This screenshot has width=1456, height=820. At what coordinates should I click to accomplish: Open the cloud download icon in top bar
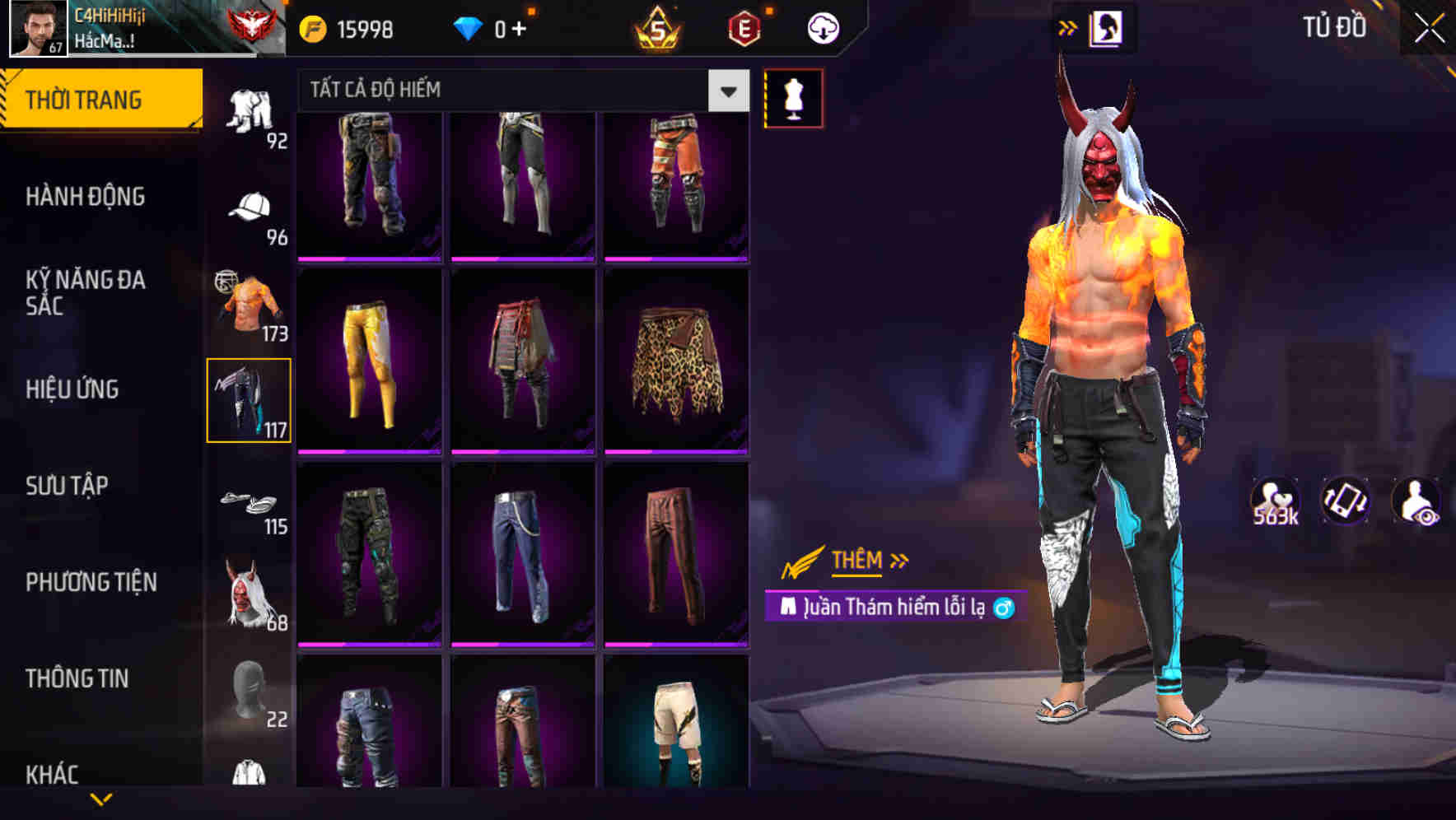(821, 27)
